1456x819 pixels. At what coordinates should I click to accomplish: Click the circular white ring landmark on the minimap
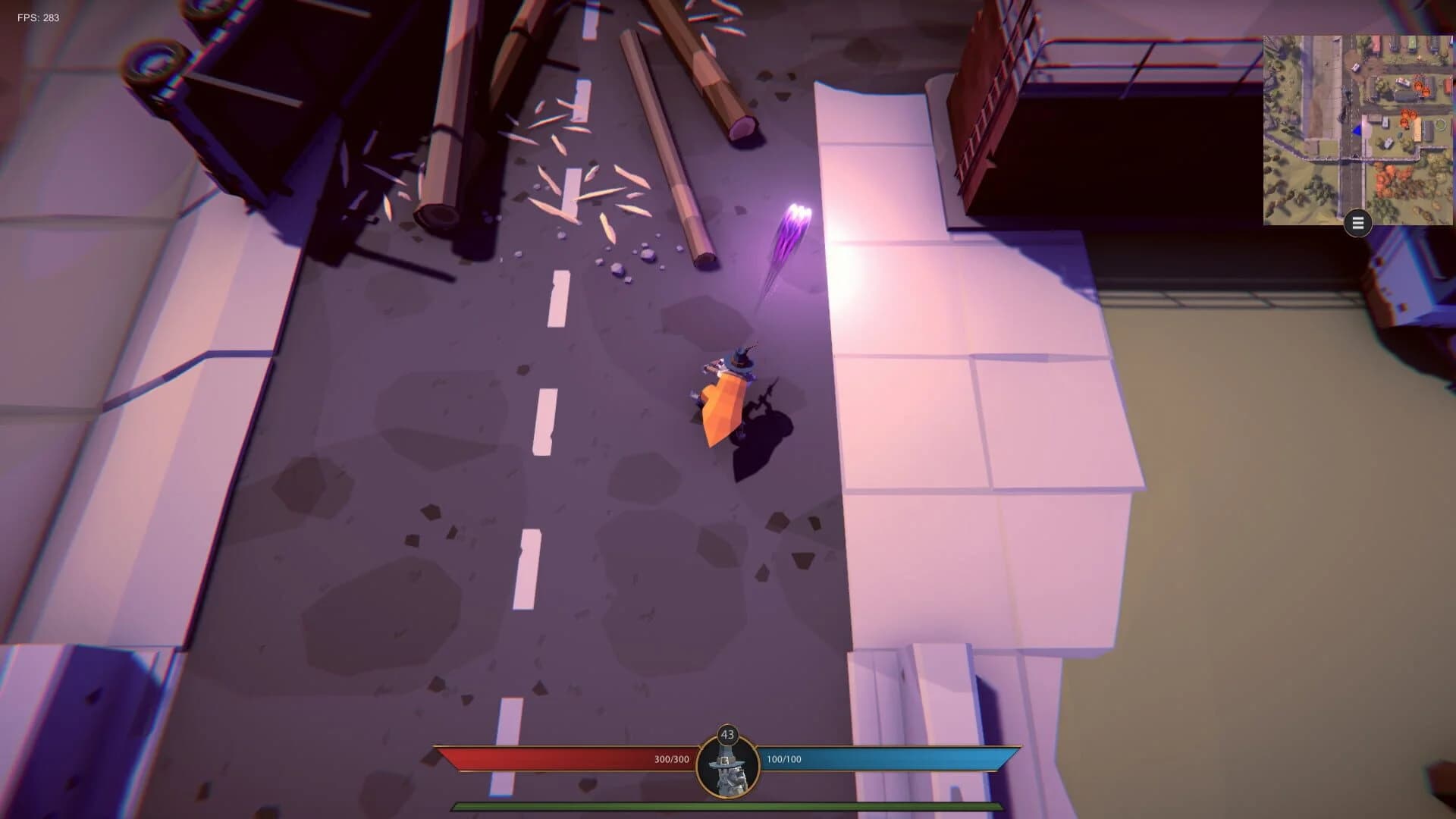click(1440, 125)
